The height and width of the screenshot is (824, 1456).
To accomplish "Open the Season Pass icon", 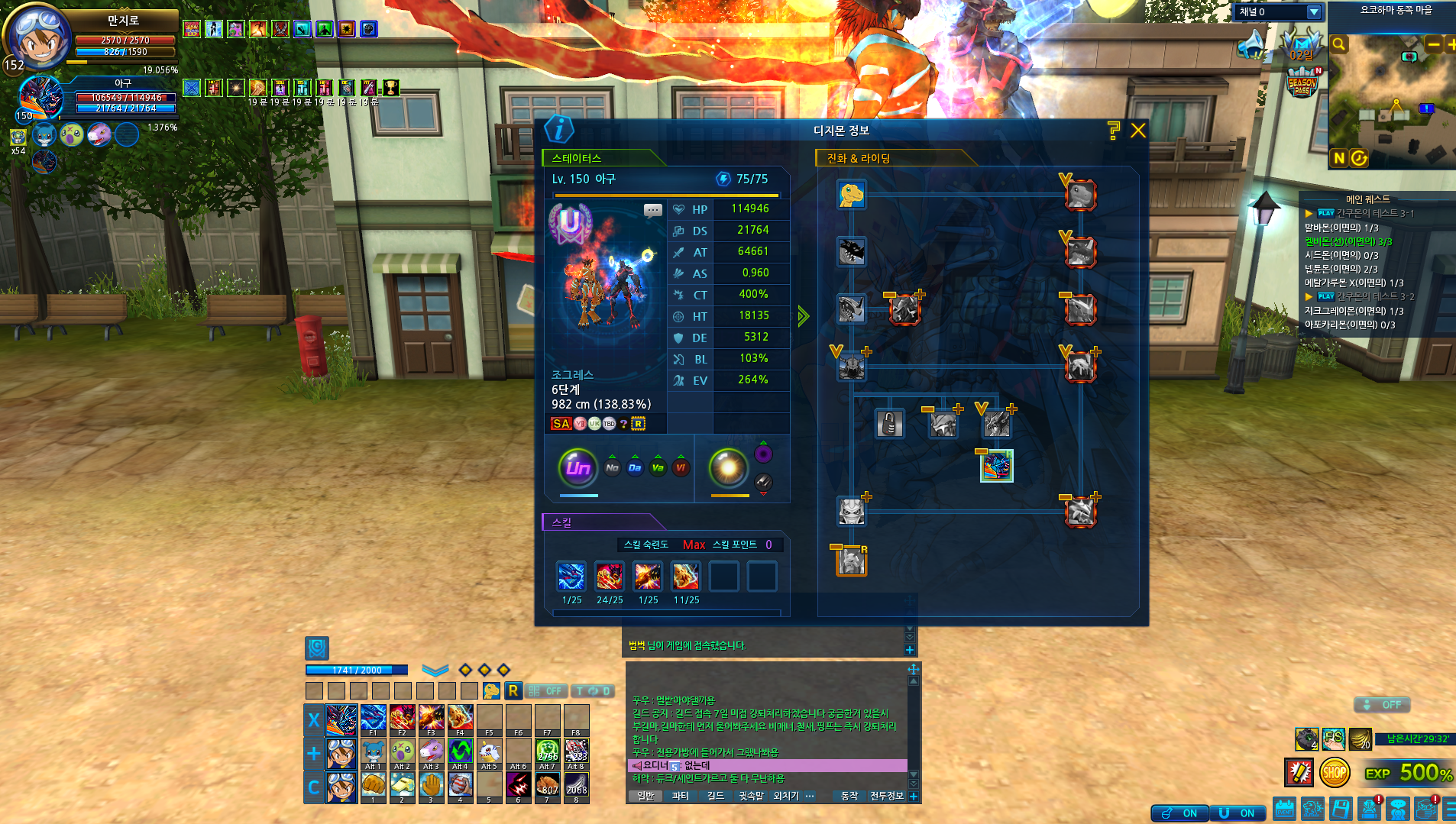I will [1302, 82].
